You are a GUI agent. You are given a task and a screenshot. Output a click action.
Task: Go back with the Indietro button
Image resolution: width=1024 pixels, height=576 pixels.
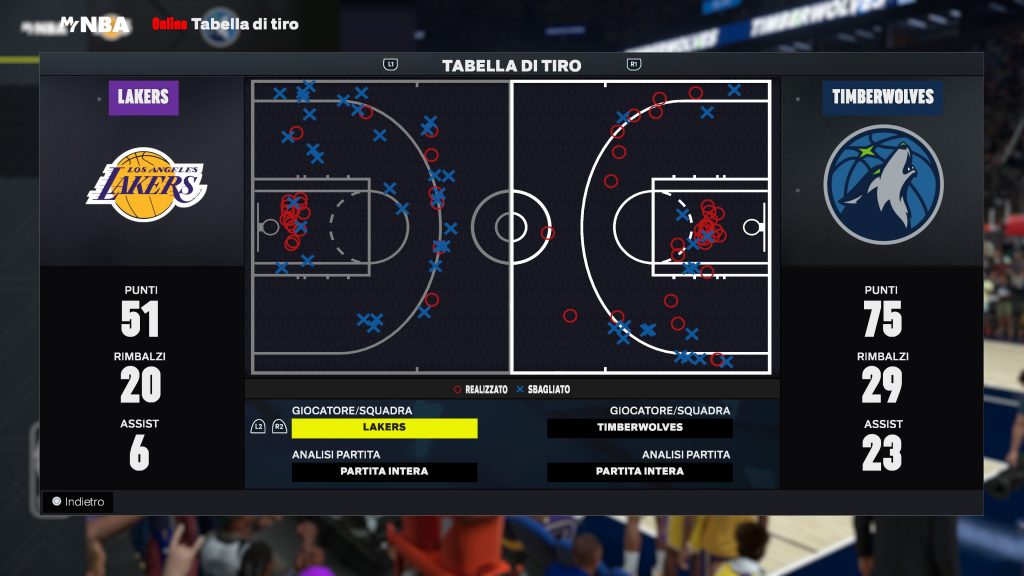(78, 502)
